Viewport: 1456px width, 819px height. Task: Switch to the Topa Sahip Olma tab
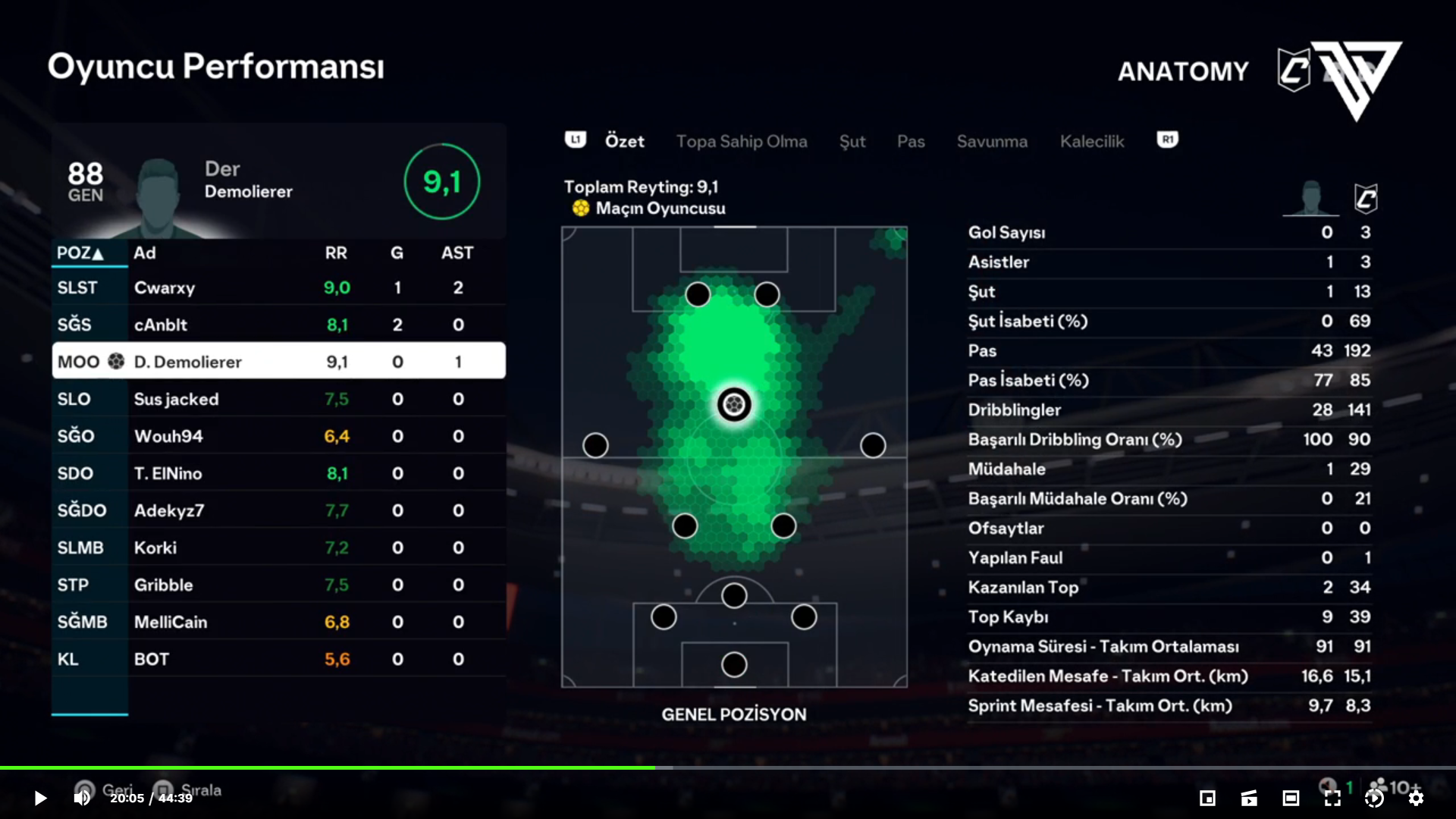[741, 142]
